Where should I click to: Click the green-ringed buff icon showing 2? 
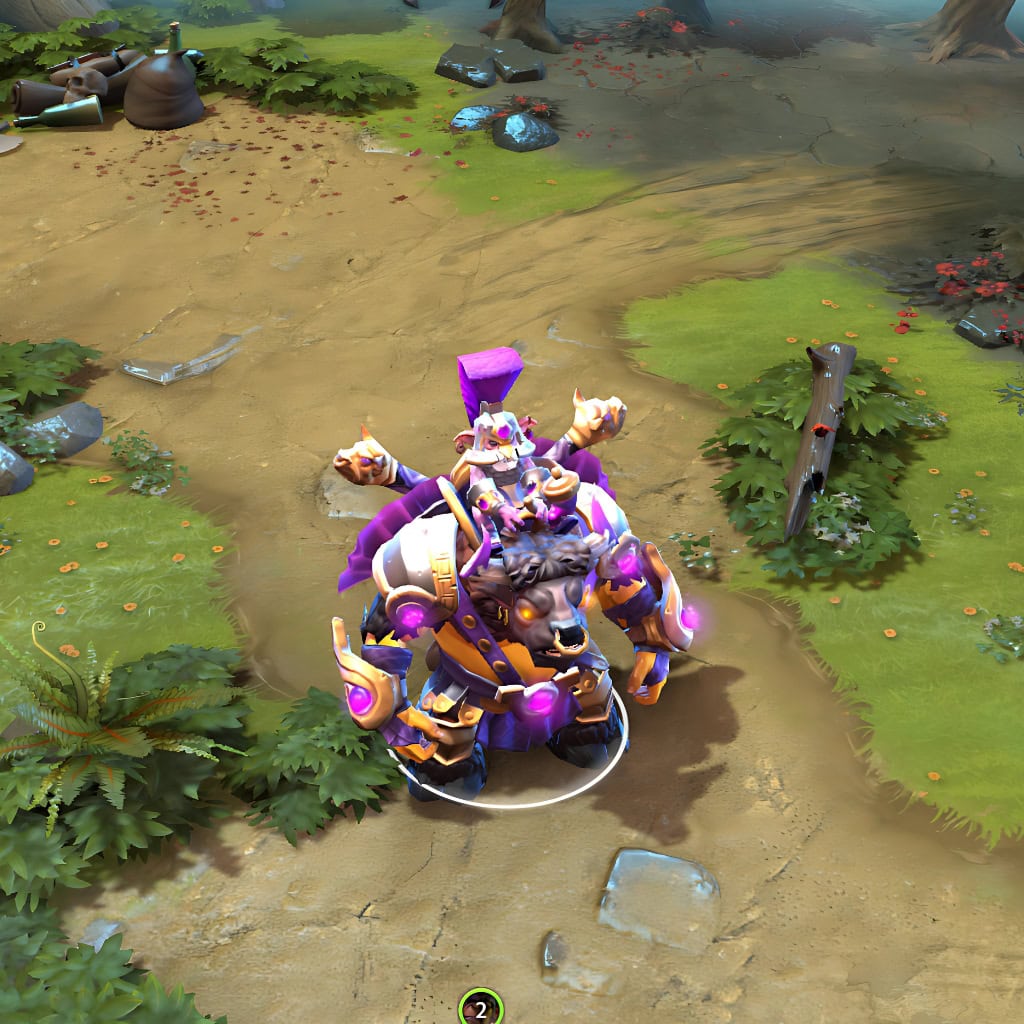481,1008
